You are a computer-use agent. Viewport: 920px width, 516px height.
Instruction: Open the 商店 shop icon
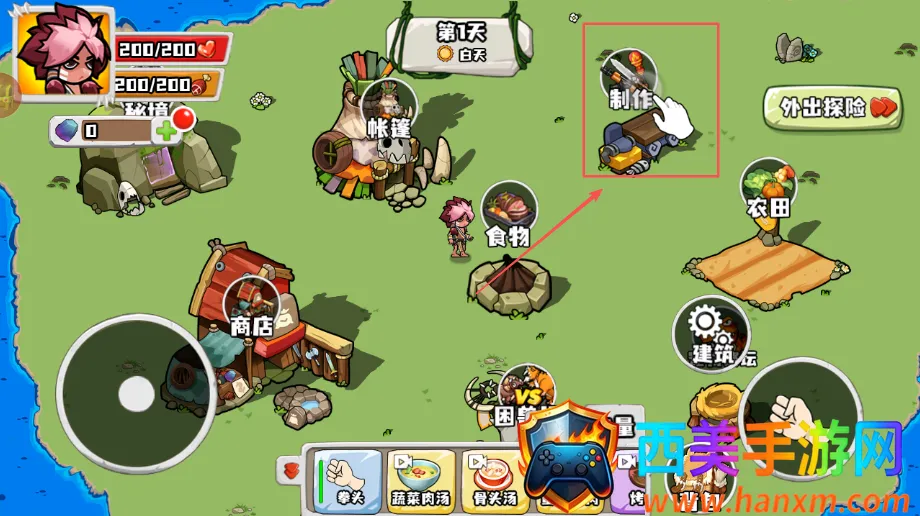click(x=252, y=304)
